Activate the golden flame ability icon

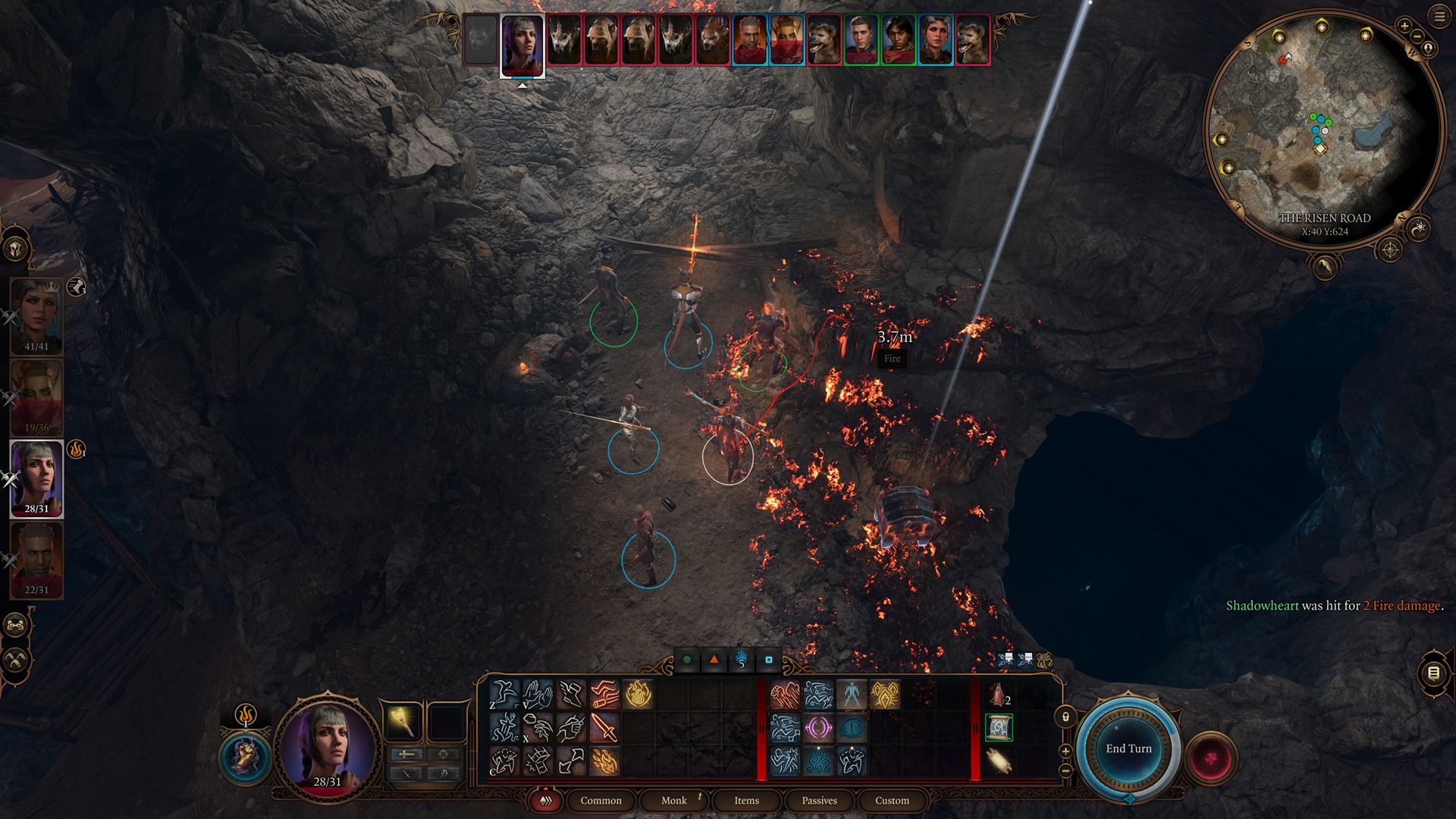pos(639,694)
